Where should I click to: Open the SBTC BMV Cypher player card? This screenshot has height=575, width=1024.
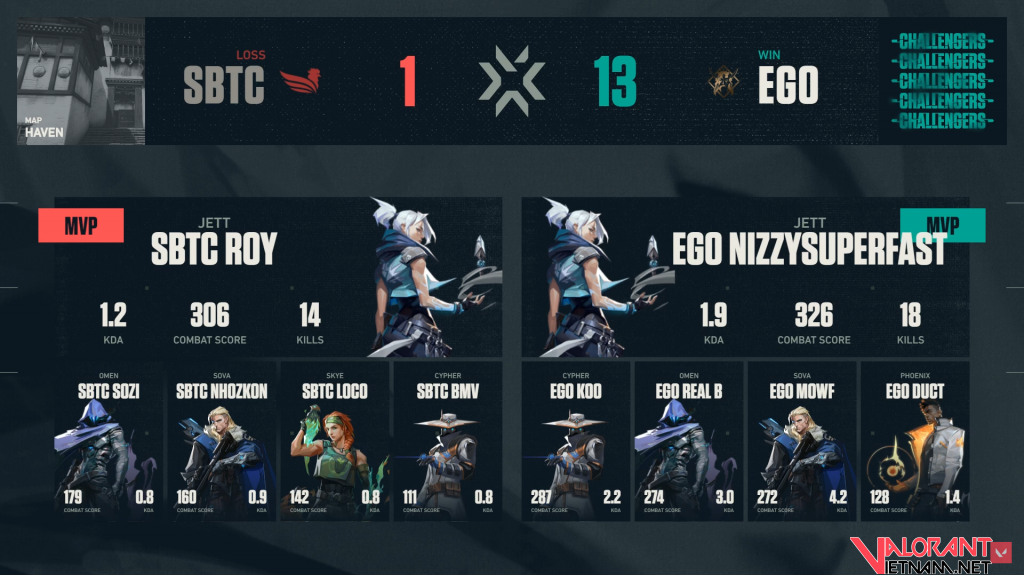click(x=446, y=442)
